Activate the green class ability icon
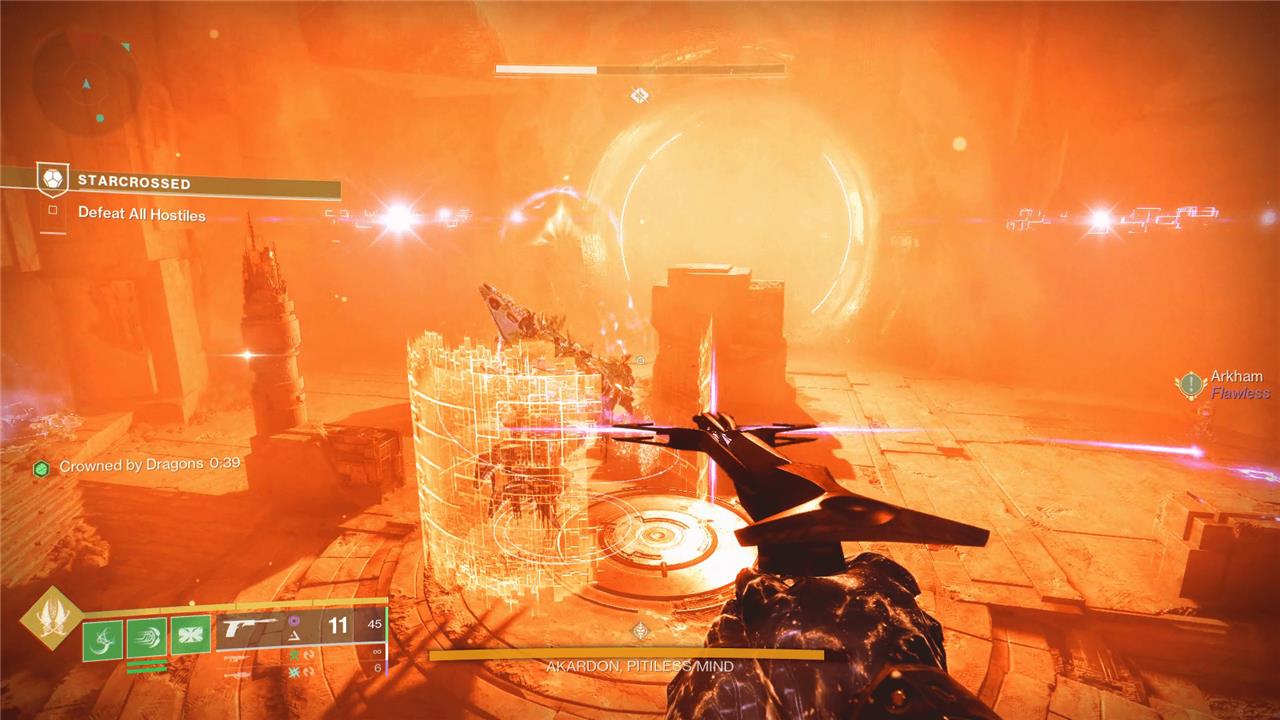Viewport: 1280px width, 720px height. [190, 636]
